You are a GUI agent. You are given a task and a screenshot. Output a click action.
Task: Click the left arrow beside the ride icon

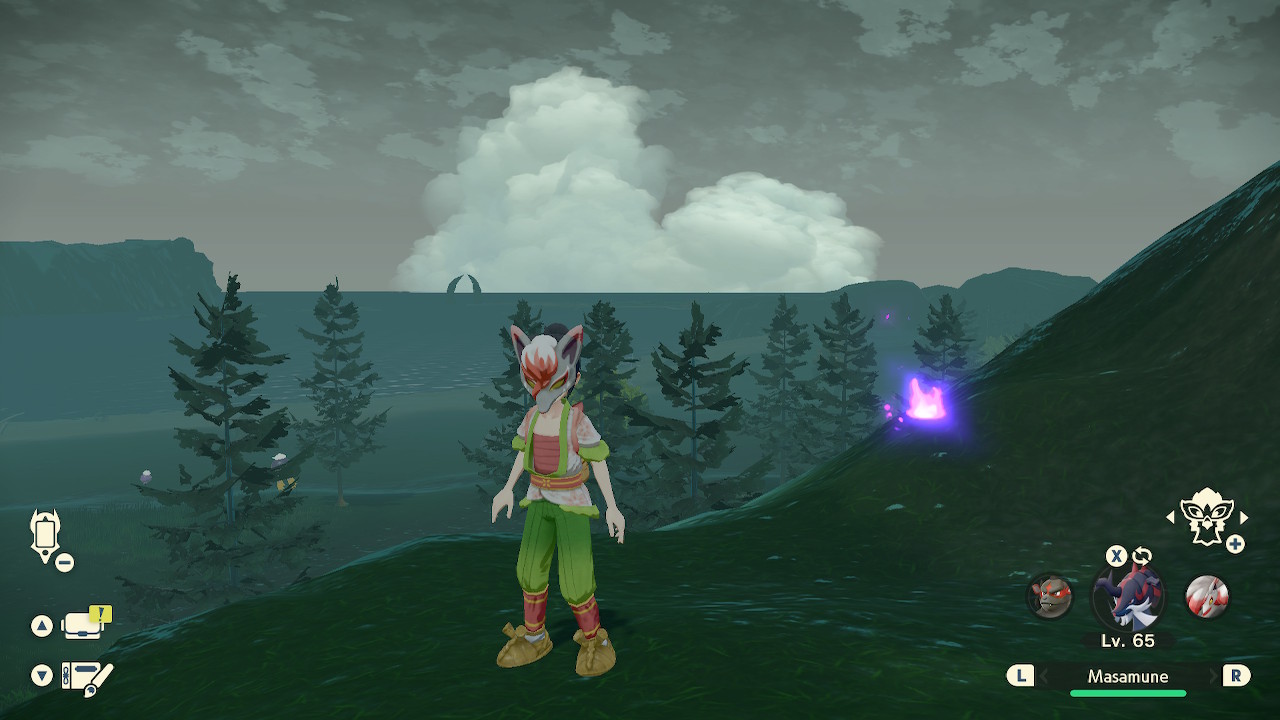tap(1170, 517)
